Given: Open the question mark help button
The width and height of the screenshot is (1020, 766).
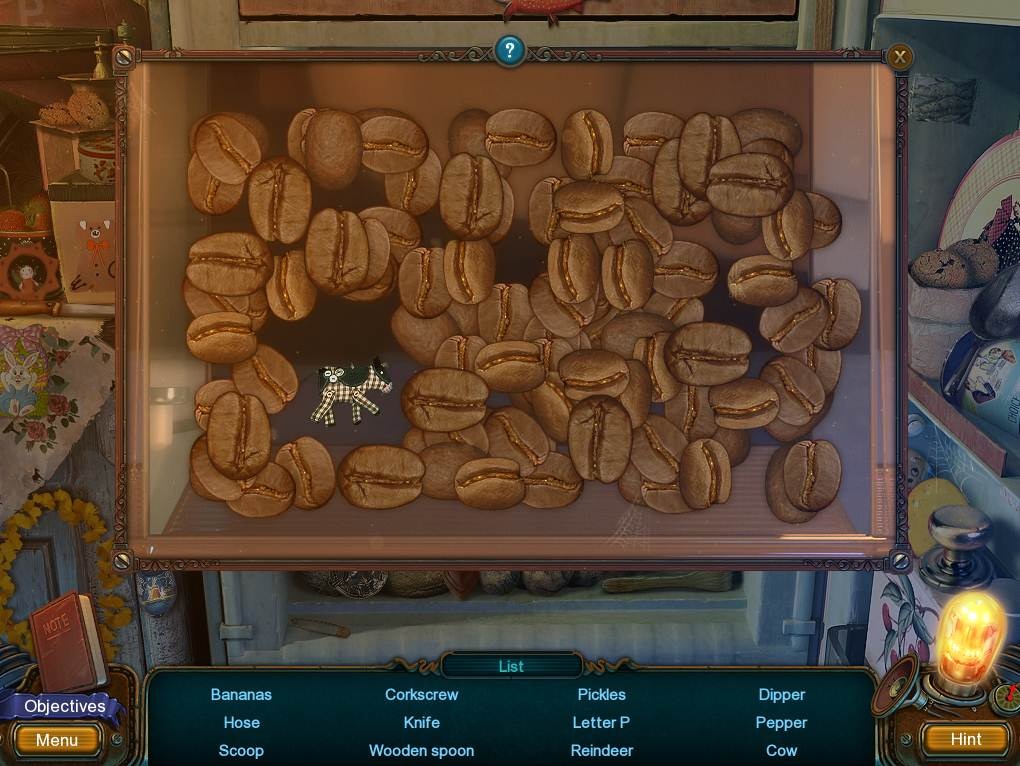Looking at the screenshot, I should point(509,50).
